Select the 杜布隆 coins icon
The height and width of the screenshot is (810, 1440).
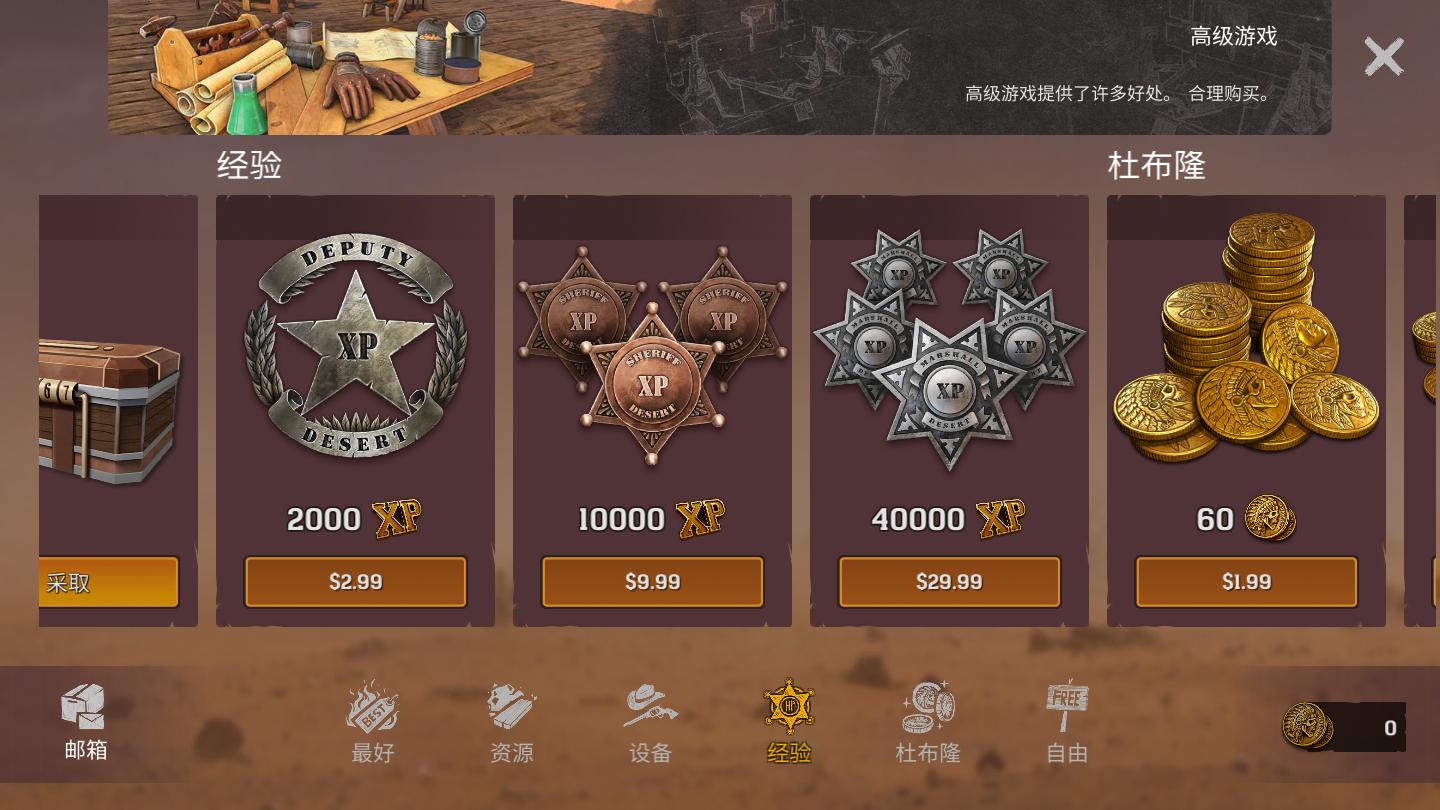(x=928, y=703)
